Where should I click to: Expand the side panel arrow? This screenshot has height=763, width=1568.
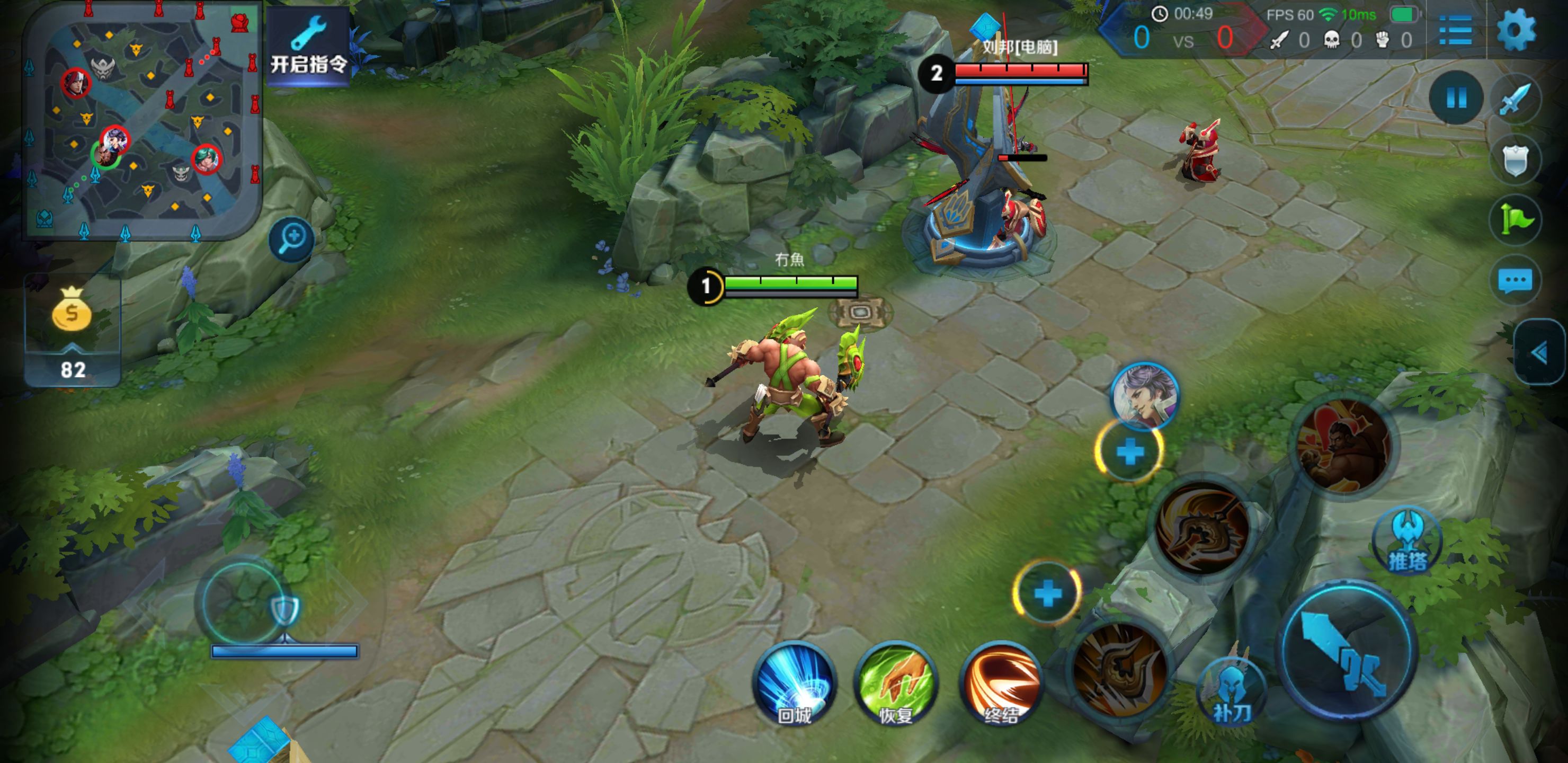pos(1540,352)
